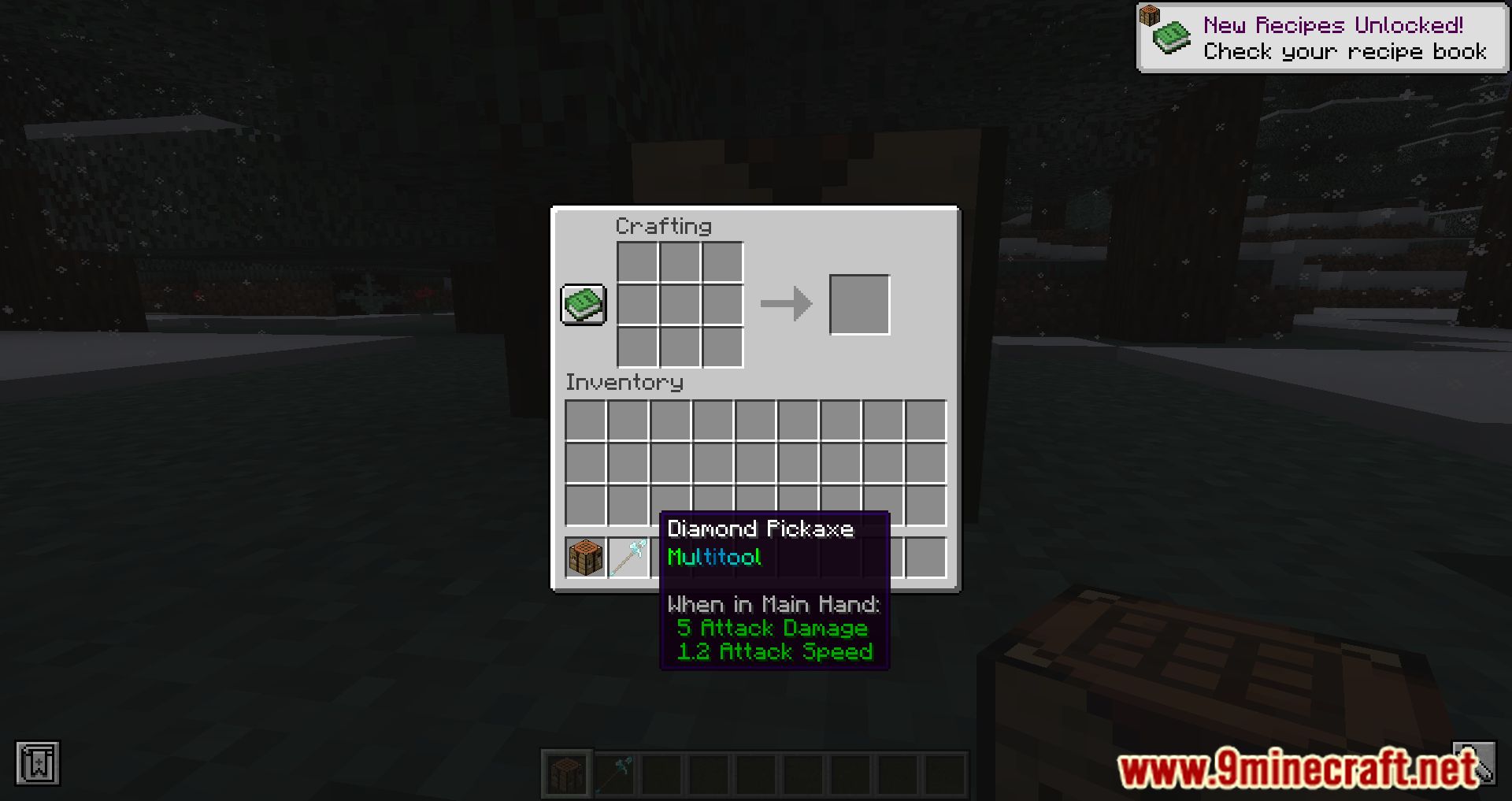Toggle the recipe book panel open
Image resolution: width=1512 pixels, height=801 pixels.
pyautogui.click(x=583, y=305)
